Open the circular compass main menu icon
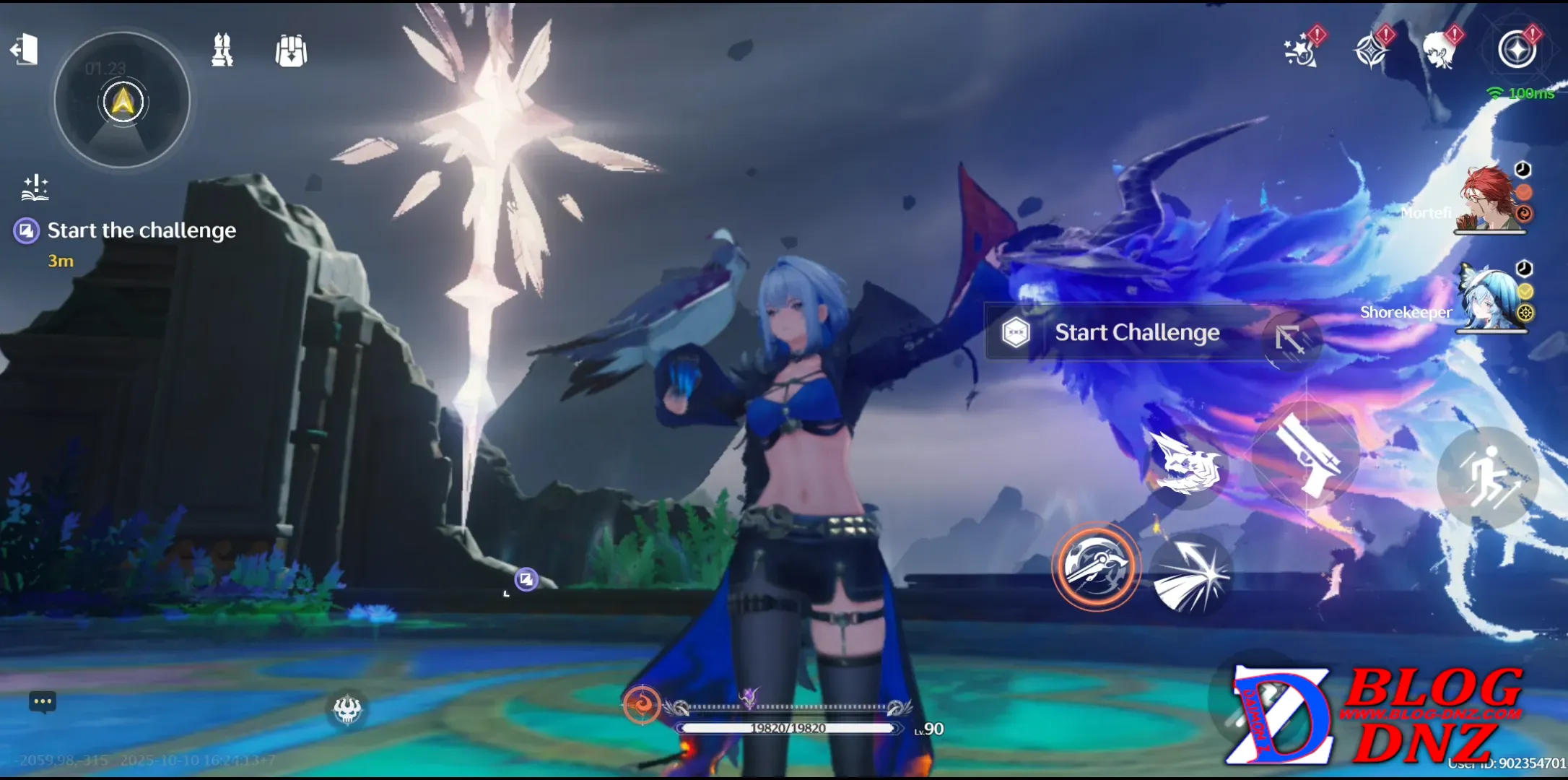This screenshot has width=1568, height=780. [1517, 51]
